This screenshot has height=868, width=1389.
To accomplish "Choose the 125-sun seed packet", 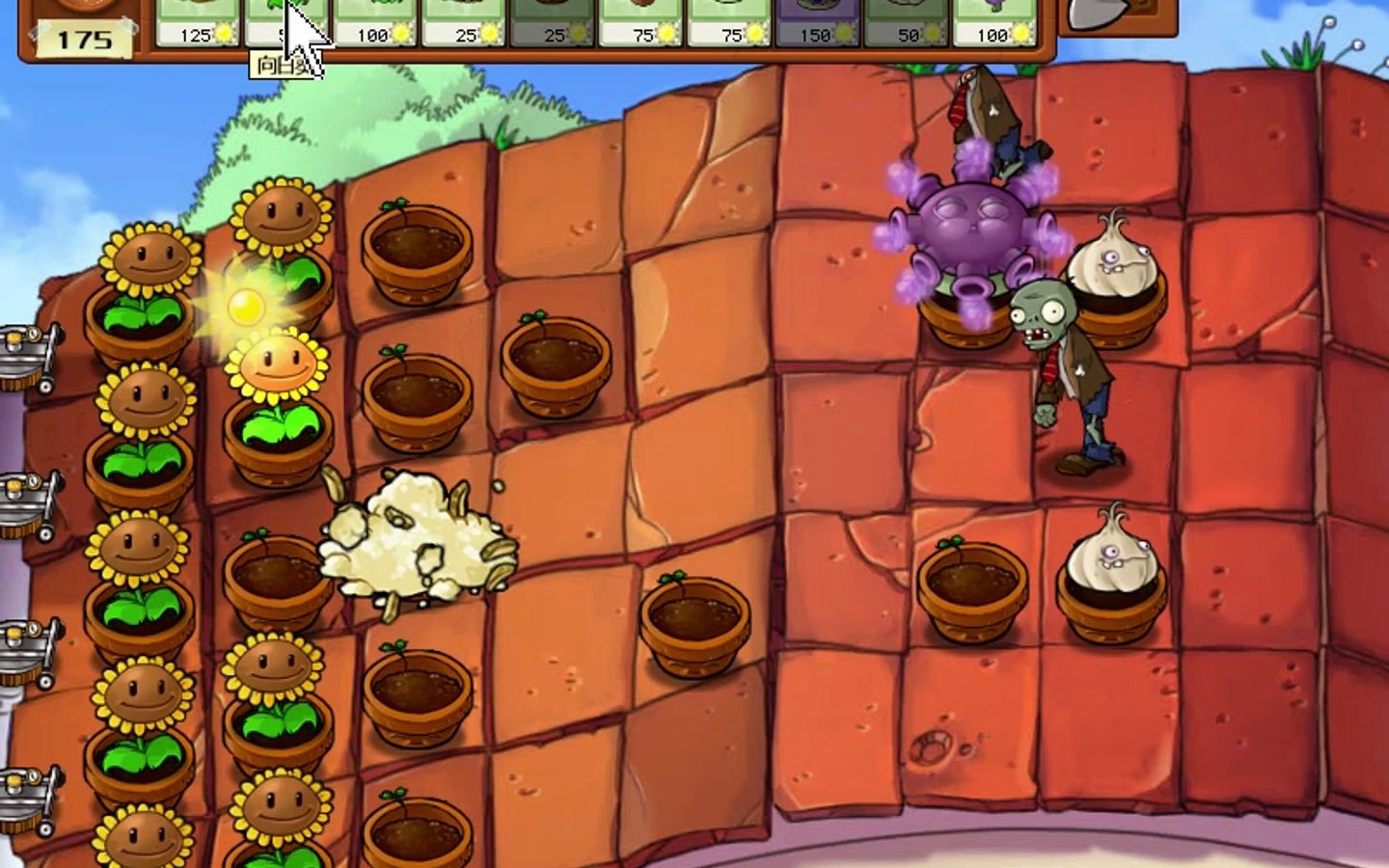I will point(198,21).
